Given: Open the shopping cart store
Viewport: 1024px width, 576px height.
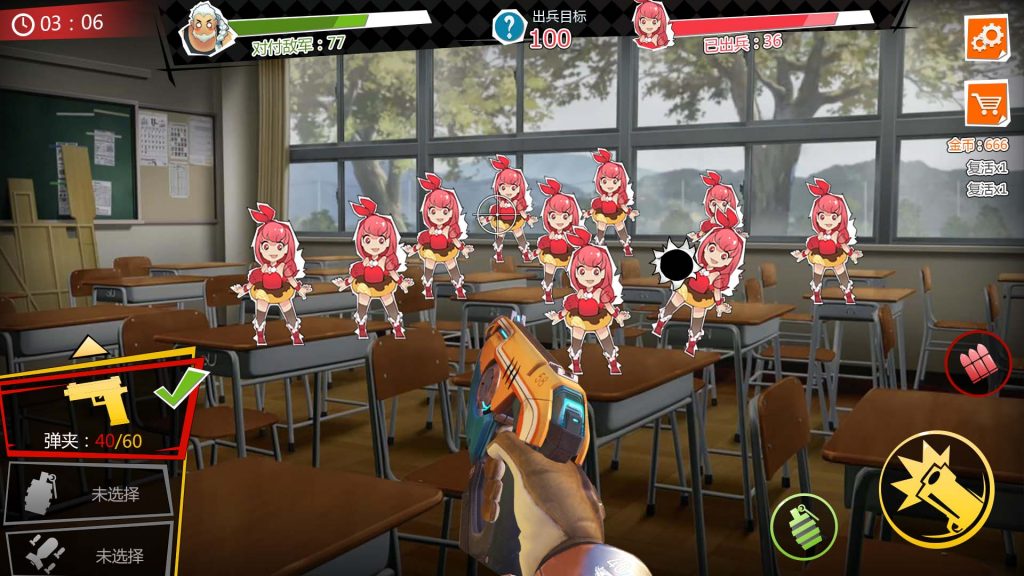Looking at the screenshot, I should 986,102.
